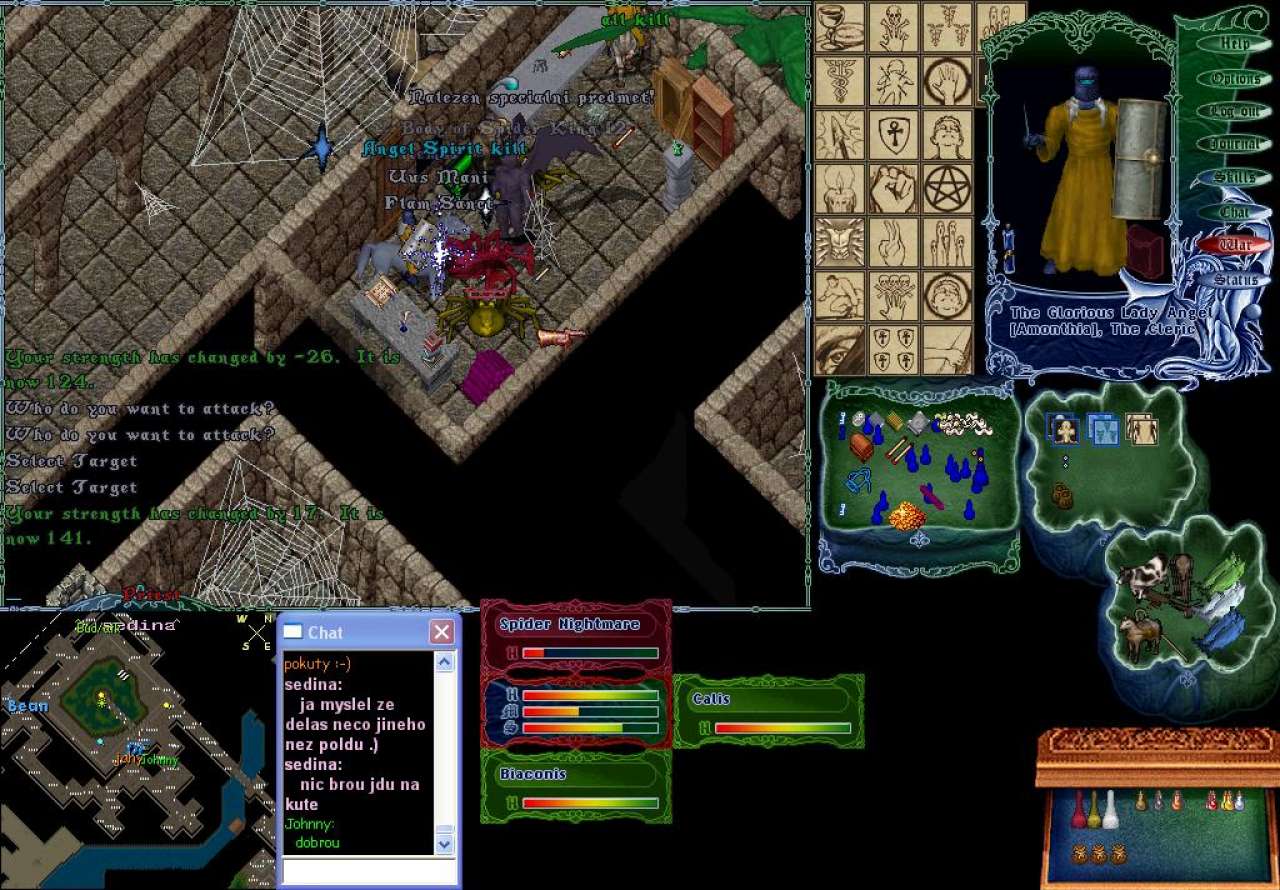Screen dimensions: 1280x890
Task: Click the Log out button
Action: (x=1236, y=111)
